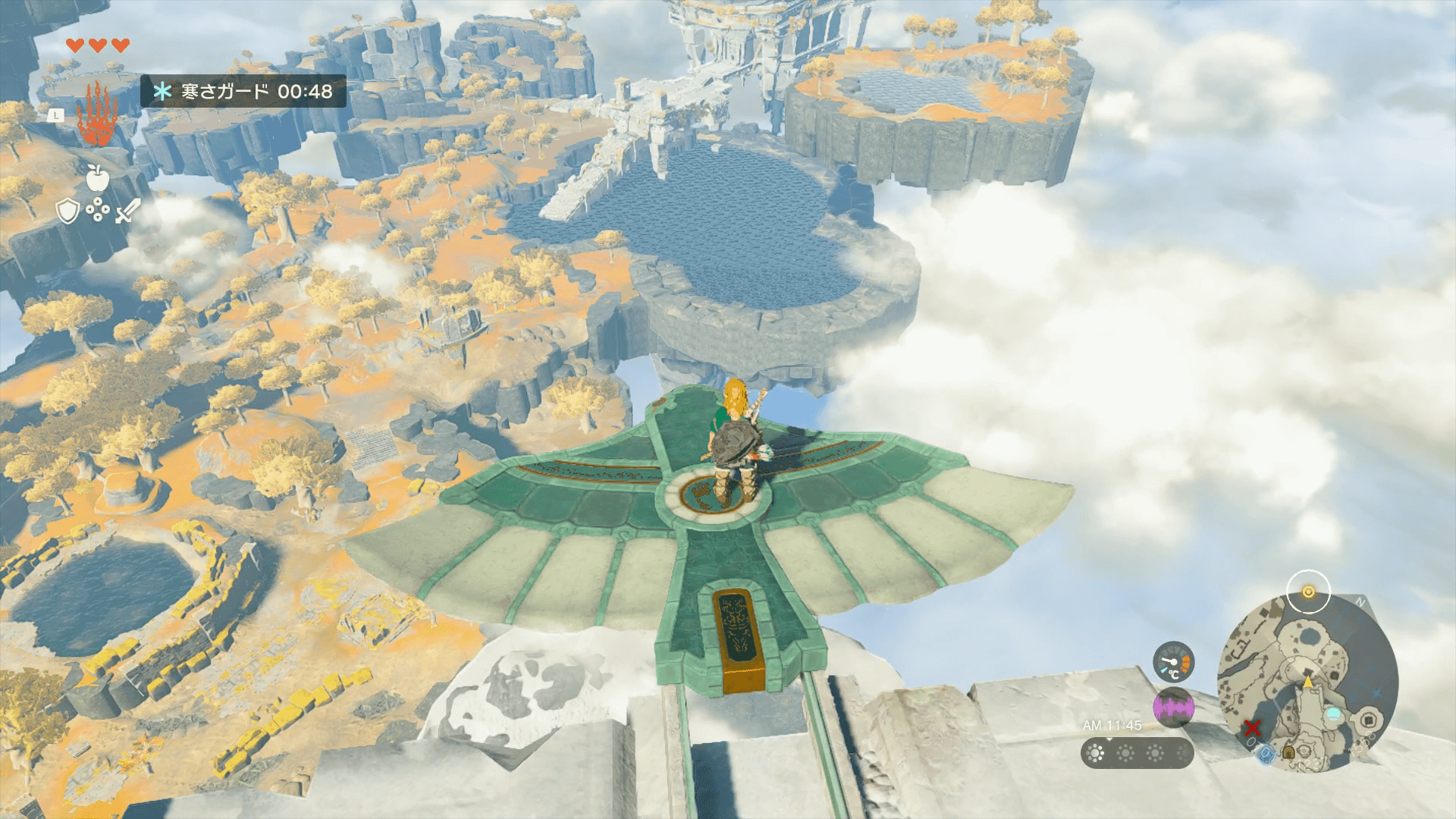Image resolution: width=1456 pixels, height=819 pixels.
Task: Click the apple item shortcut icon
Action: 97,177
